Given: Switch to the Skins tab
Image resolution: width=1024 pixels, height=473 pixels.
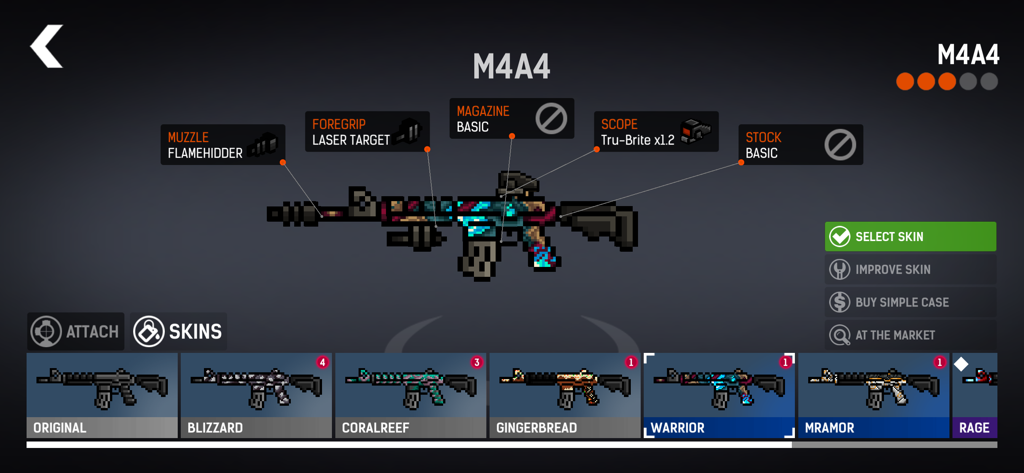Looking at the screenshot, I should click(179, 331).
